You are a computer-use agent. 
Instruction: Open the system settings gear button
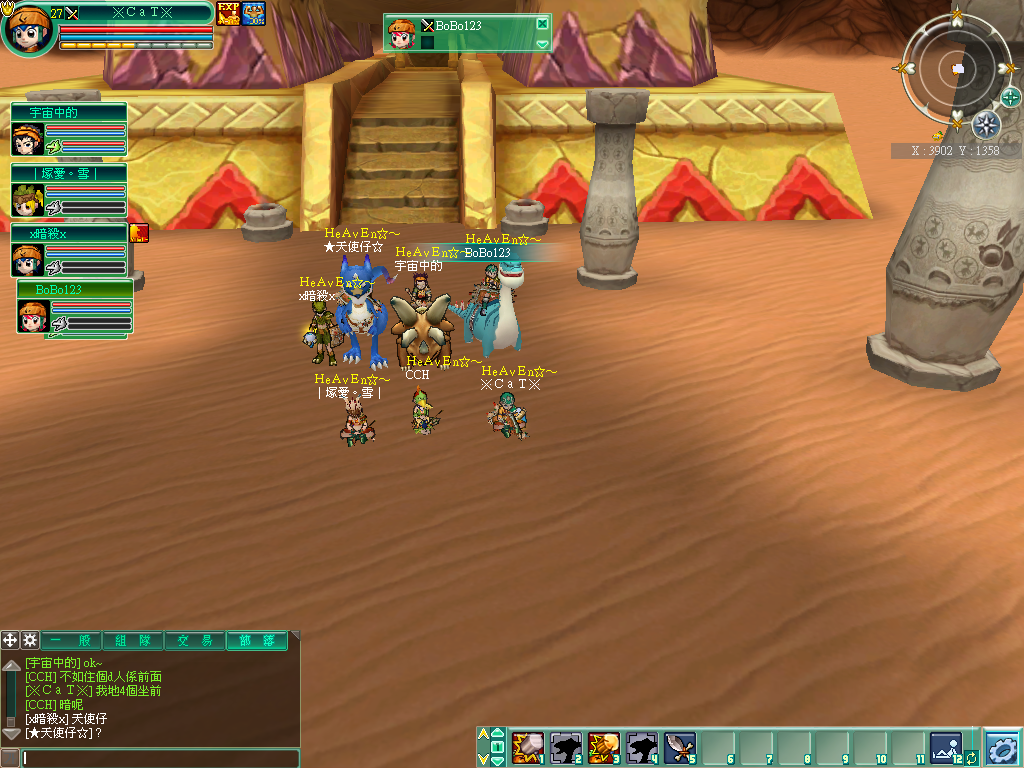pos(1002,747)
